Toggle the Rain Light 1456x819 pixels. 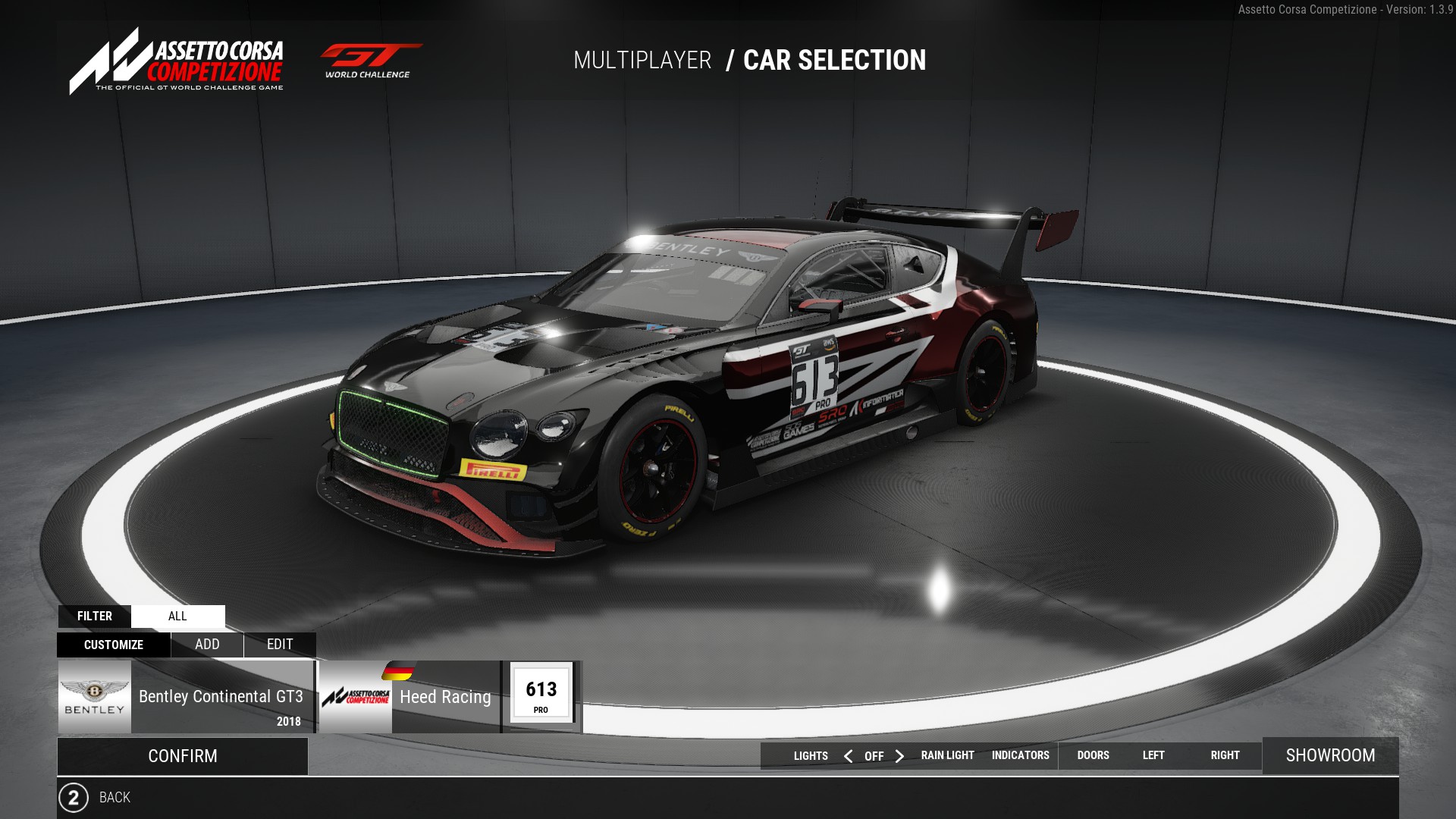pyautogui.click(x=947, y=755)
